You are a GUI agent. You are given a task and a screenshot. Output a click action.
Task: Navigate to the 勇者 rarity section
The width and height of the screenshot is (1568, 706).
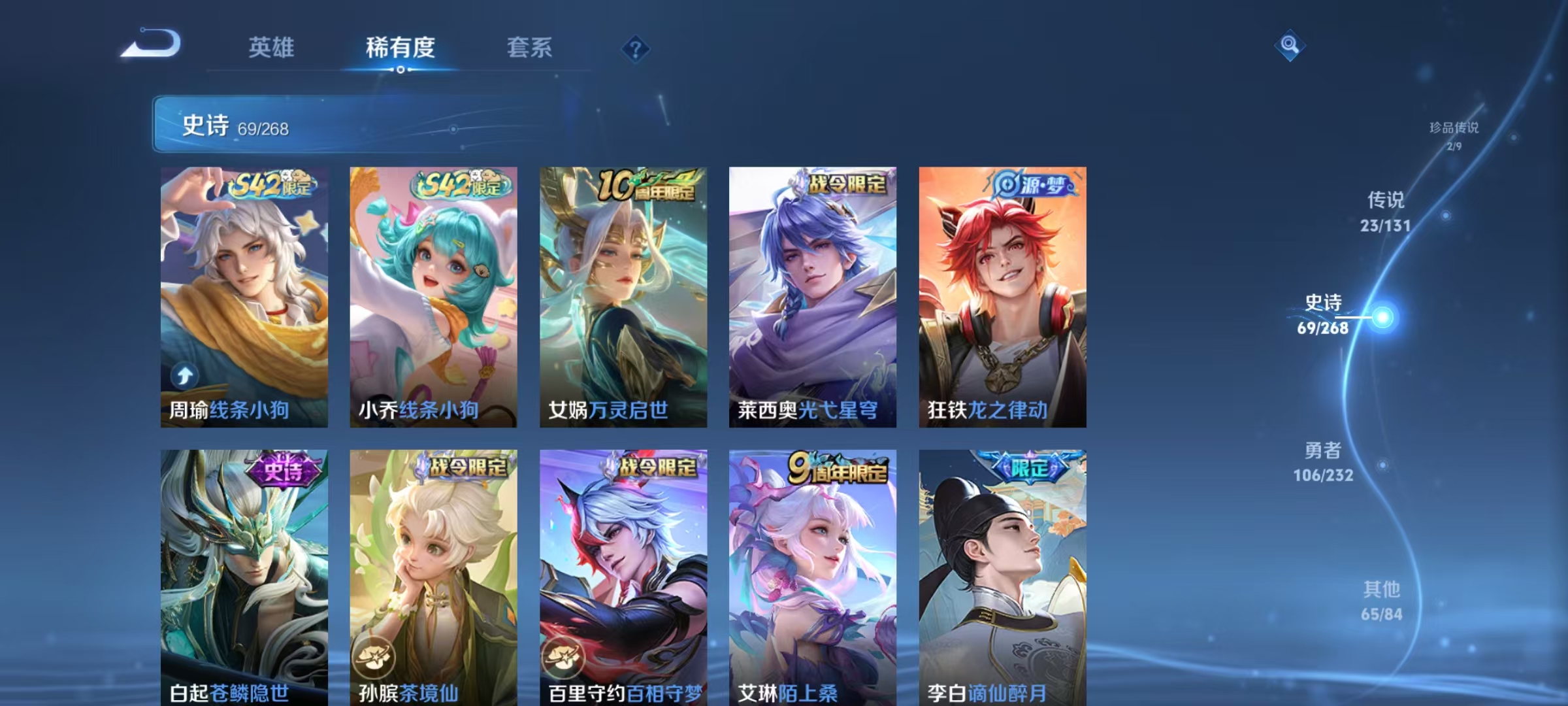(x=1324, y=462)
